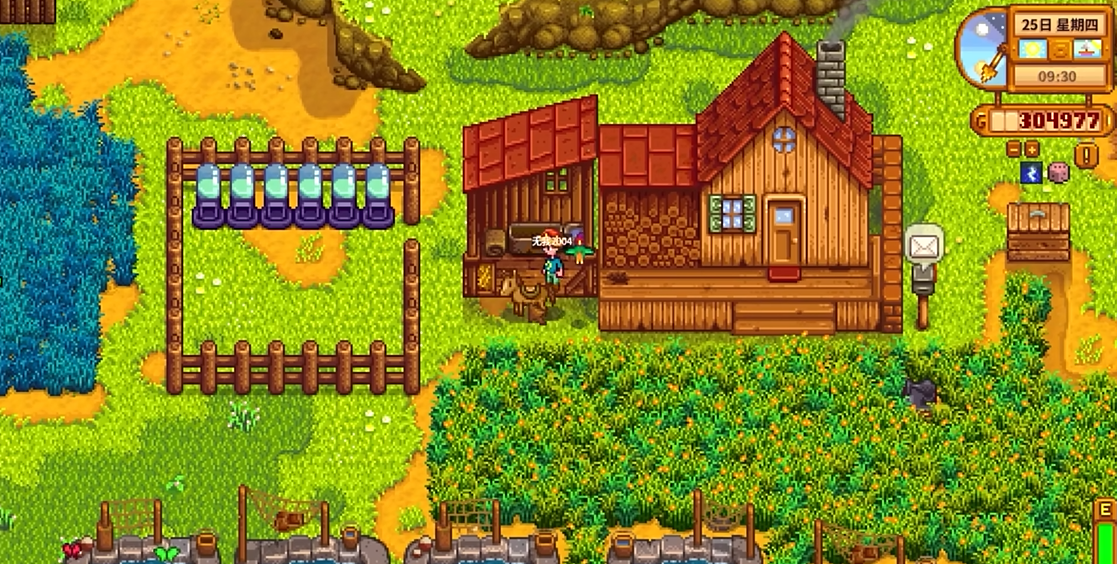Click the sunny weather icon
This screenshot has width=1117, height=564.
[x=1033, y=49]
